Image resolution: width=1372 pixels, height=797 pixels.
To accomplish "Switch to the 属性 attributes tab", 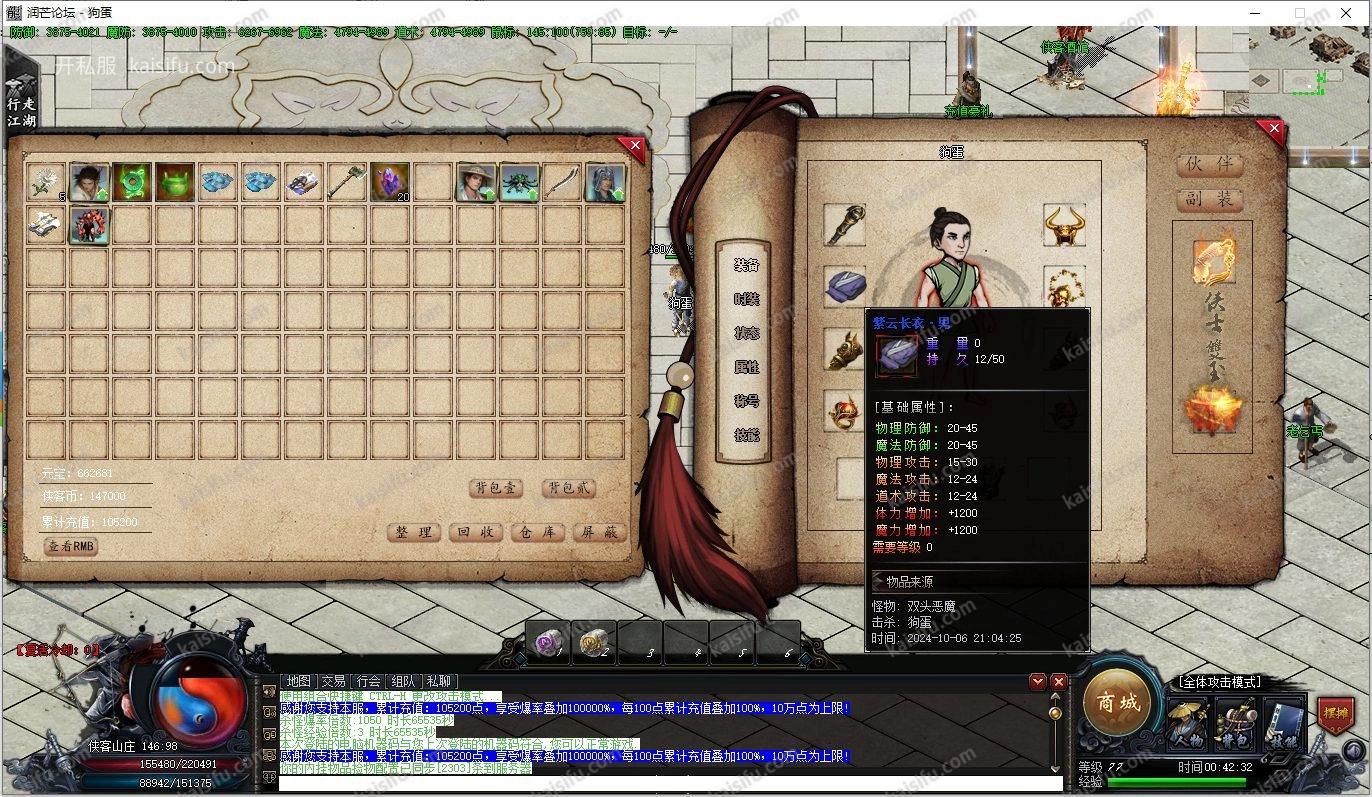I will (x=747, y=367).
